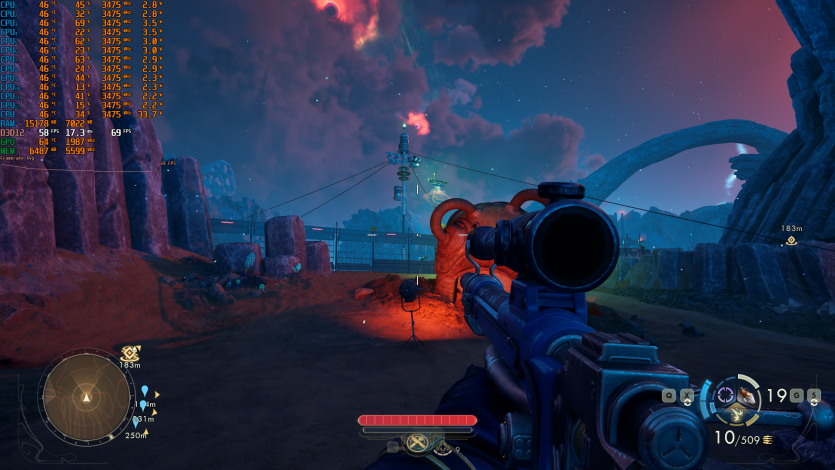
Task: Select the gold quest marker beside the radar
Action: tap(129, 353)
